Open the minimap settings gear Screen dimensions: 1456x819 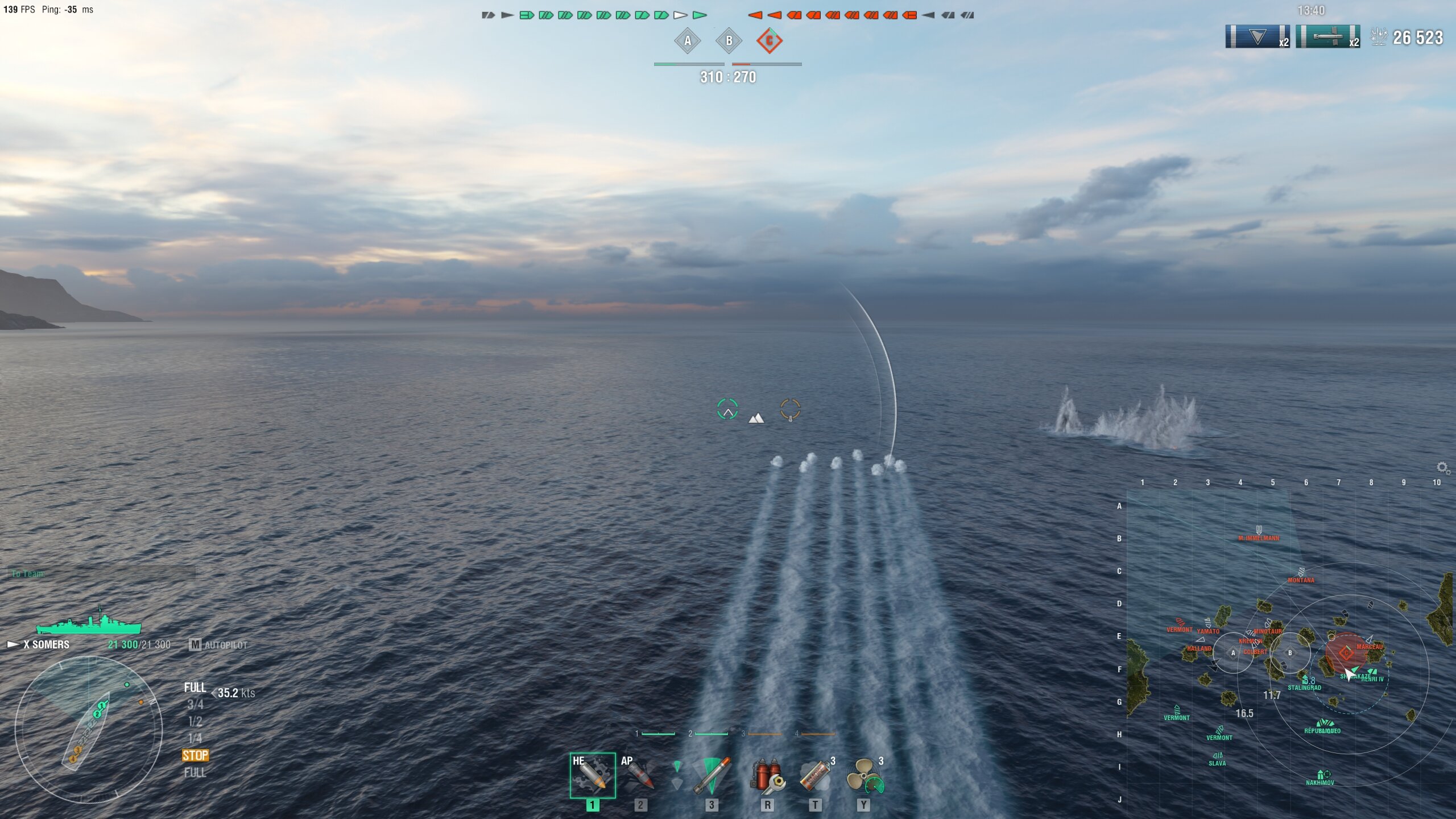[x=1442, y=468]
